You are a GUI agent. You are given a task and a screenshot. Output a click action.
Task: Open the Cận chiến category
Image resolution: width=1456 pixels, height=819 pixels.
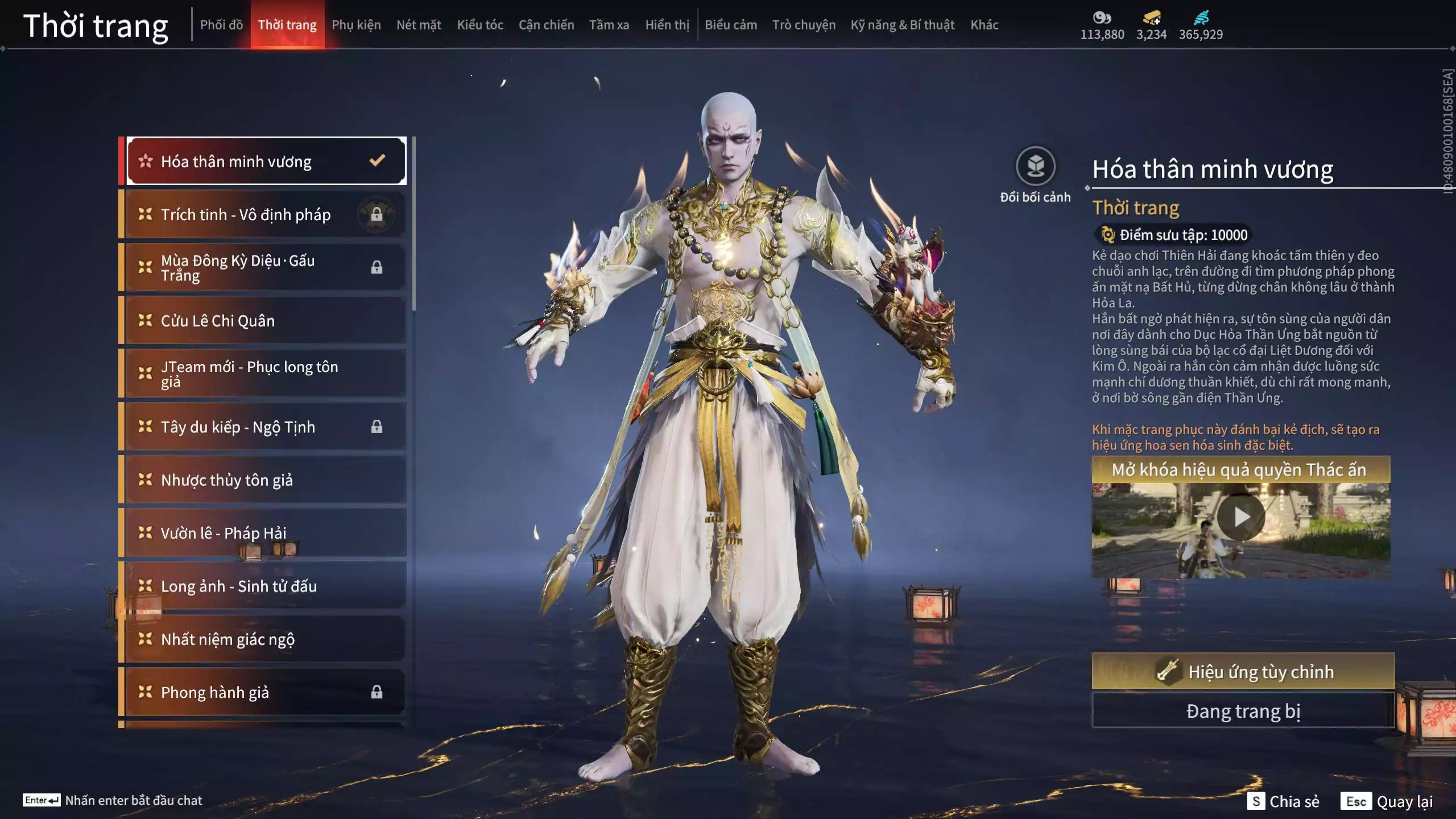[546, 24]
